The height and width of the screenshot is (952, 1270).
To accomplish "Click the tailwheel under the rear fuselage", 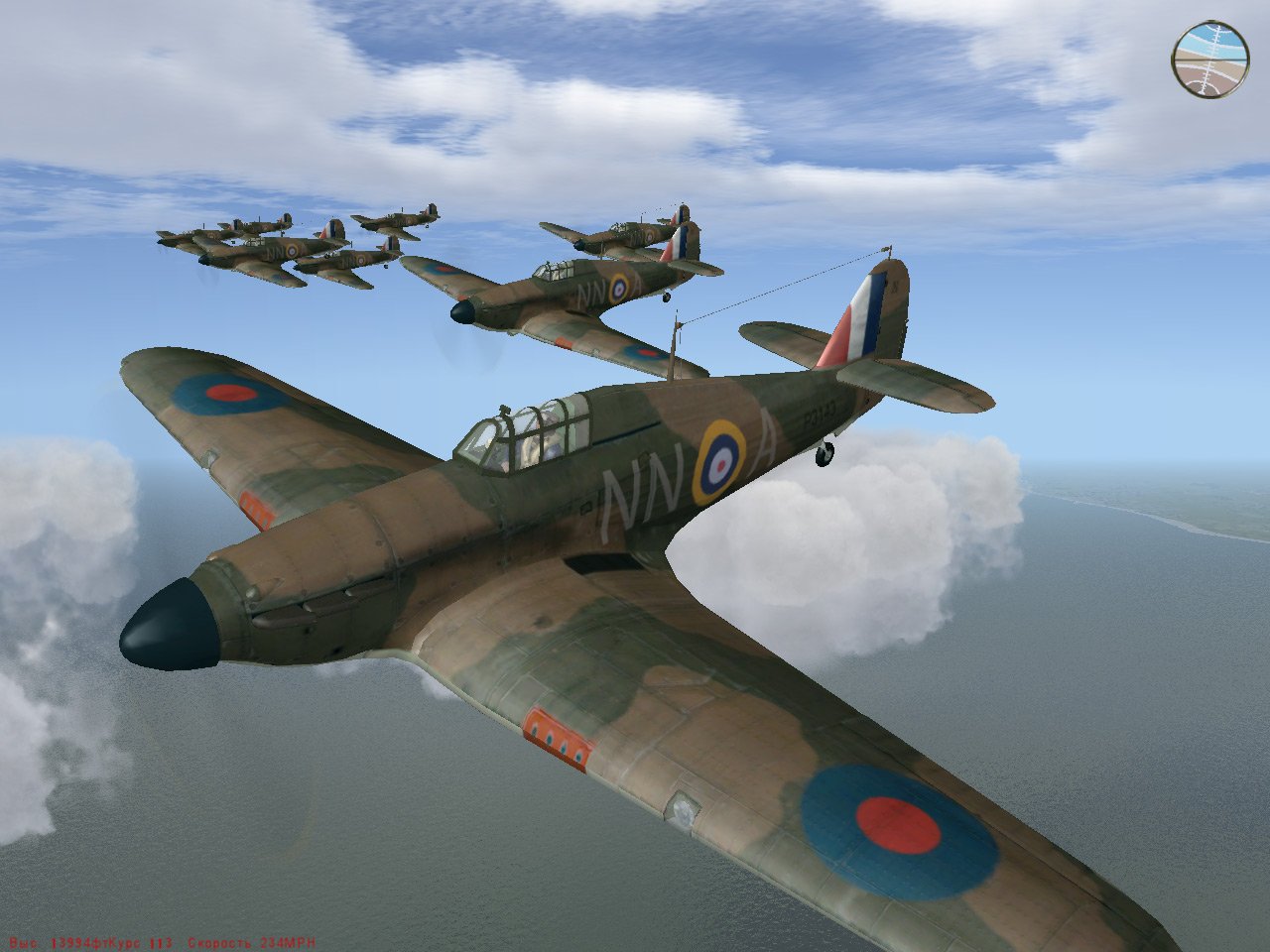I will [825, 453].
